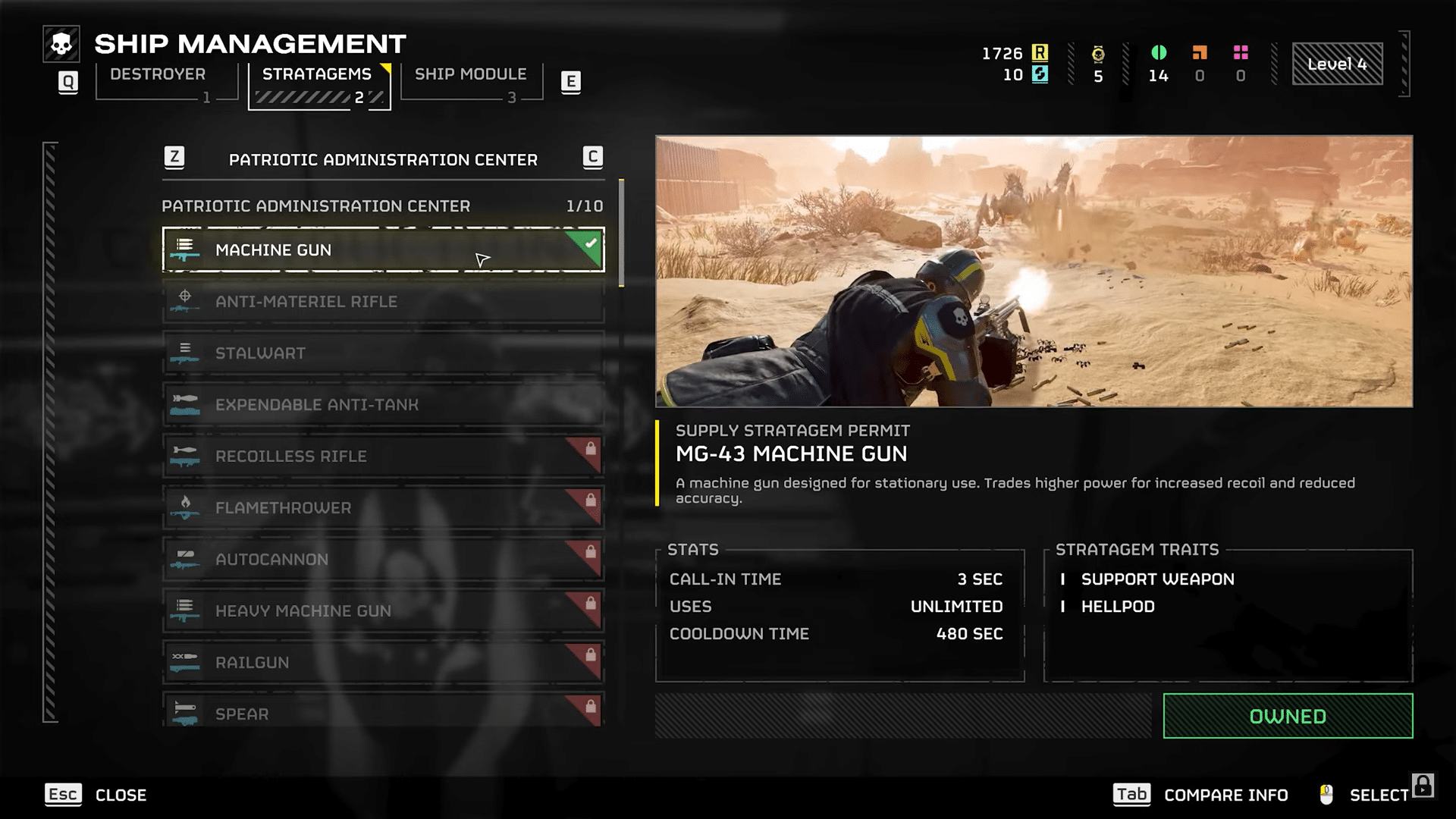Click the lock indicator on Recoilless Rifle

(x=591, y=446)
